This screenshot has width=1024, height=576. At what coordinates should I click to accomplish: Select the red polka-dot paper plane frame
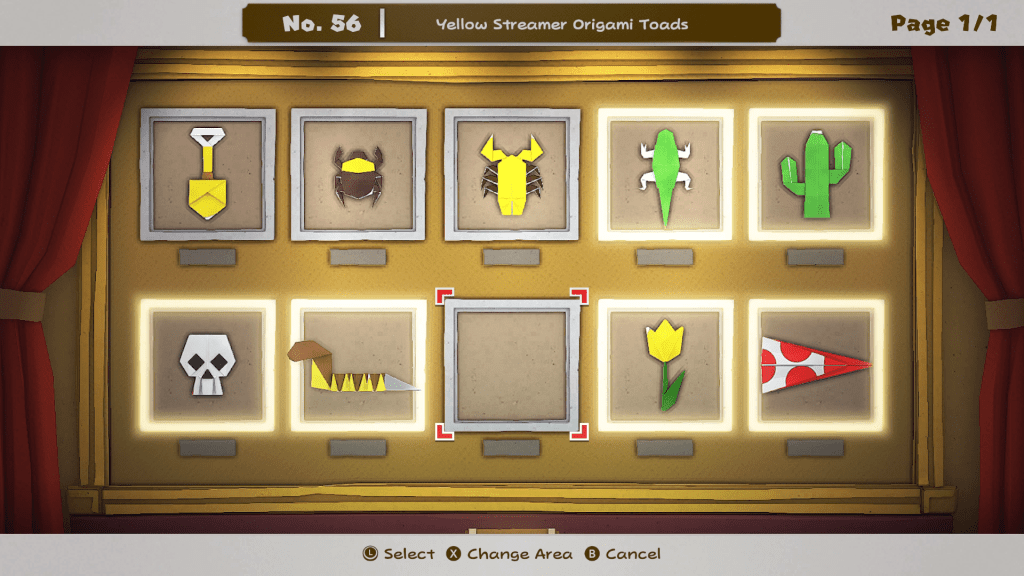pyautogui.click(x=816, y=365)
